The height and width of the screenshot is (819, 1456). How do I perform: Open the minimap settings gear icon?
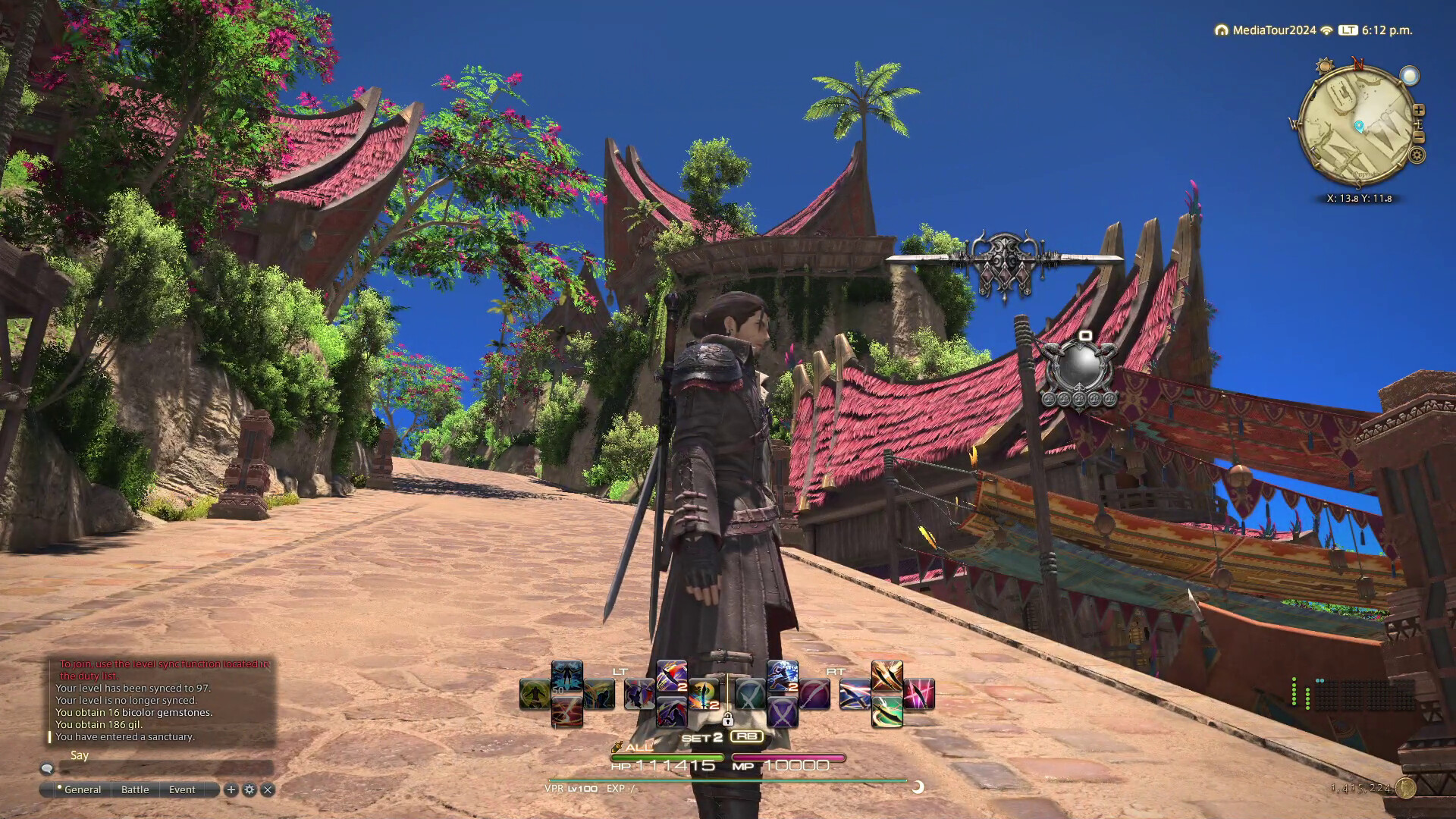(x=1417, y=153)
